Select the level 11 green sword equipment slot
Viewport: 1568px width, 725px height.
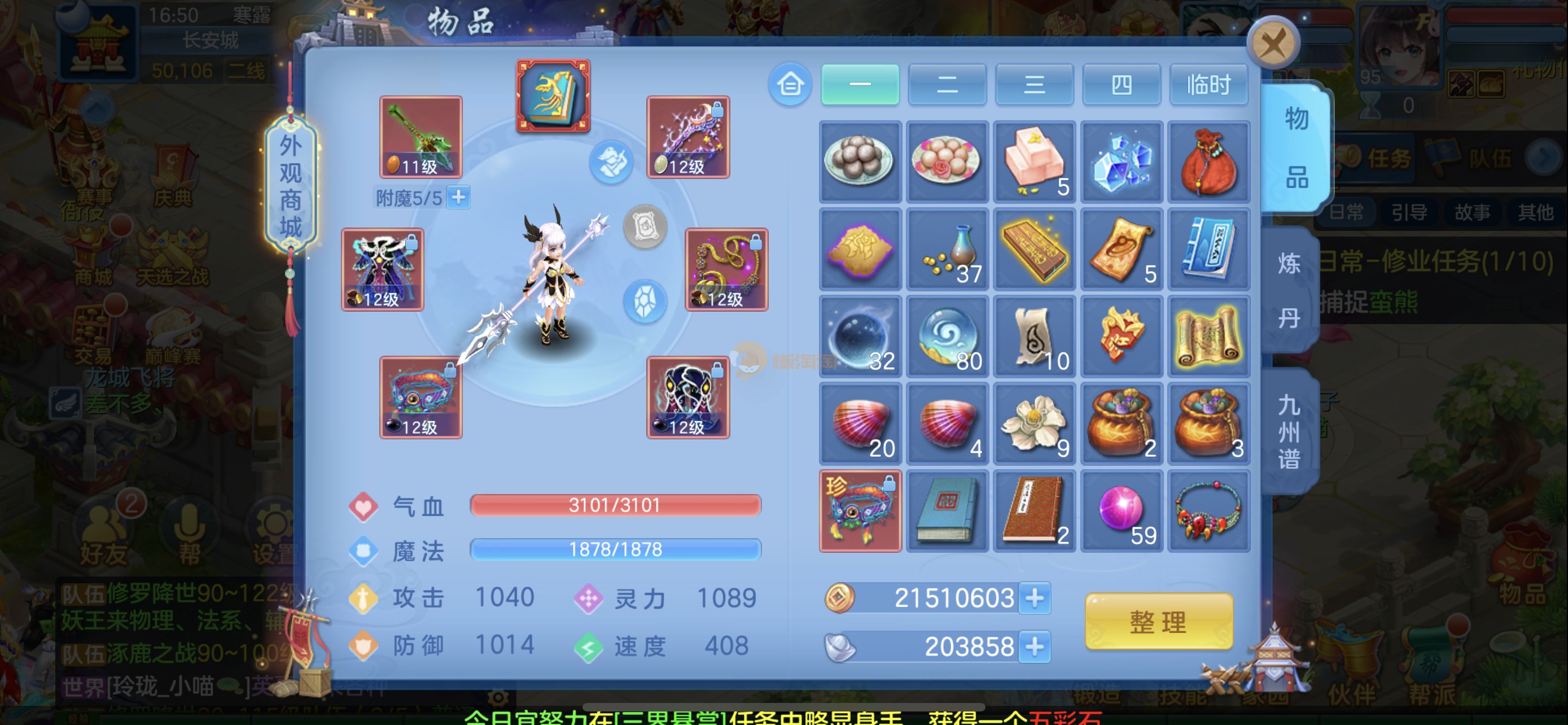click(421, 137)
